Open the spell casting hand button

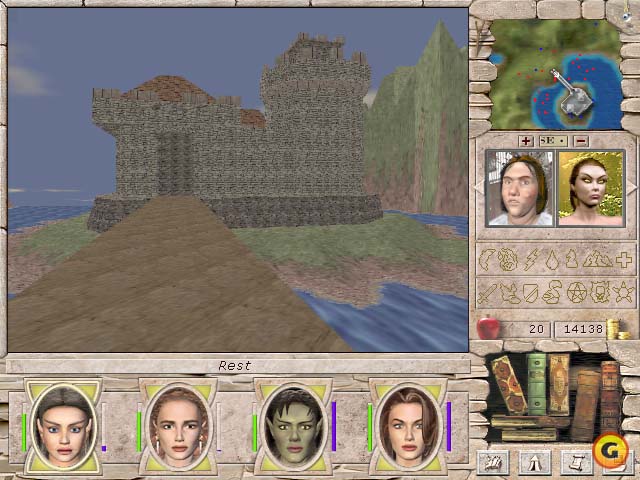tap(492, 461)
